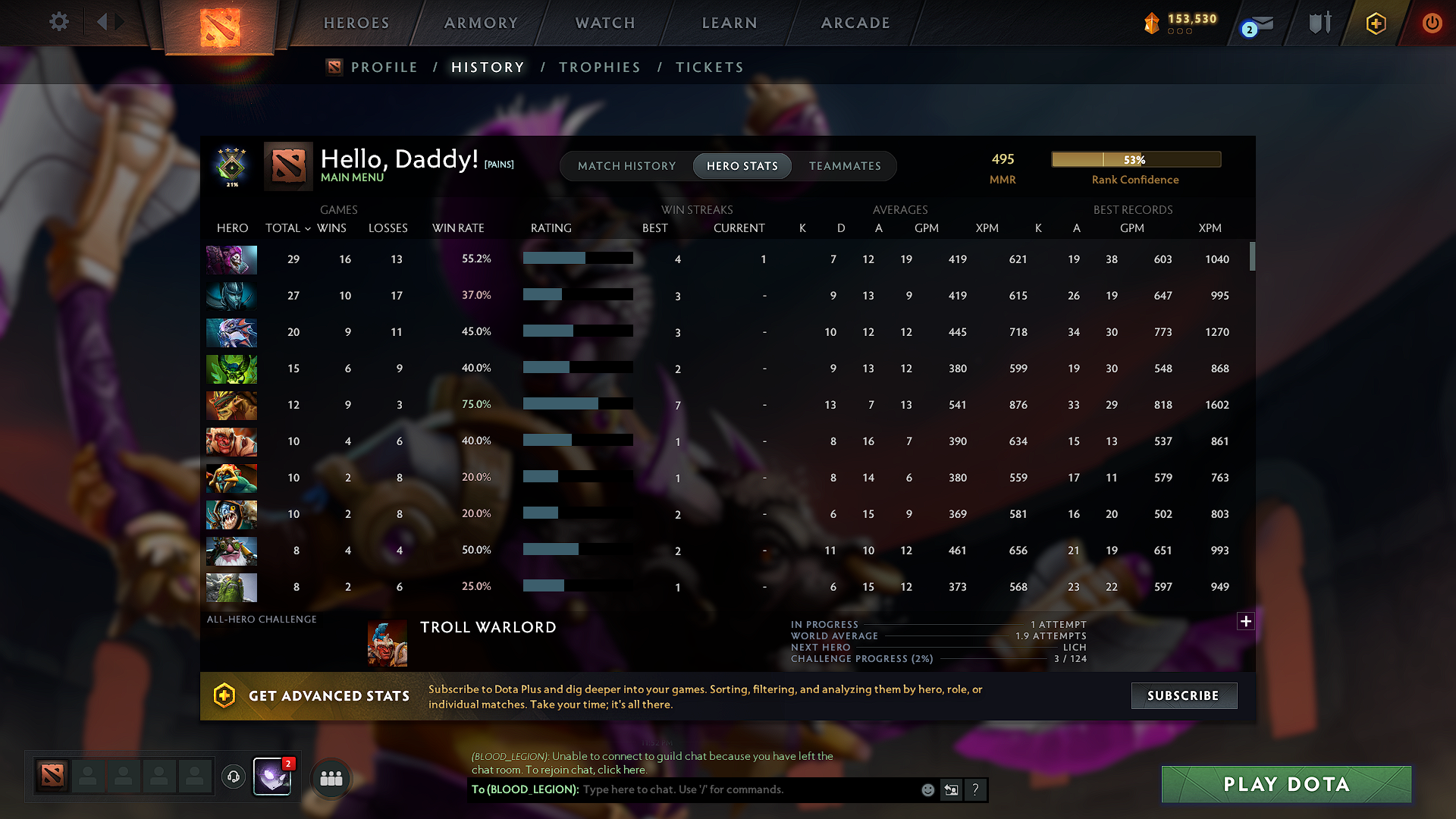Open the event icon with red 2 badge

coord(271,777)
